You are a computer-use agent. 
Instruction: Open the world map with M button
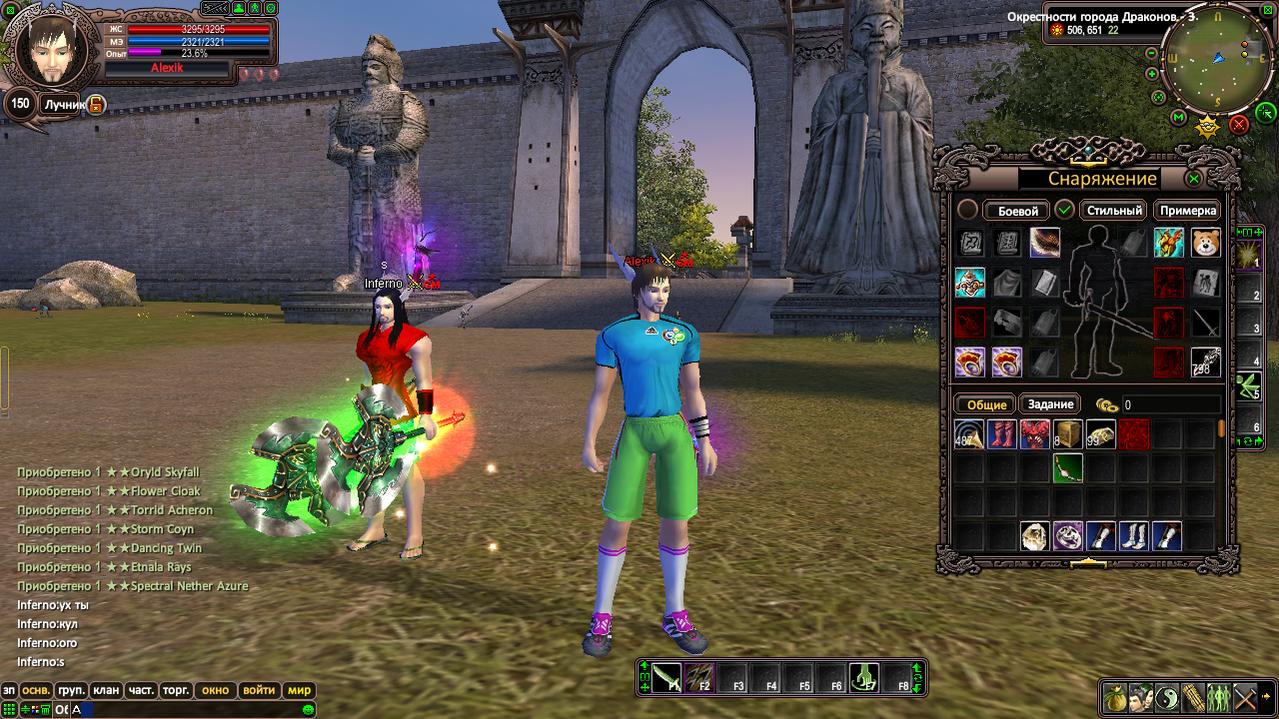(1178, 118)
